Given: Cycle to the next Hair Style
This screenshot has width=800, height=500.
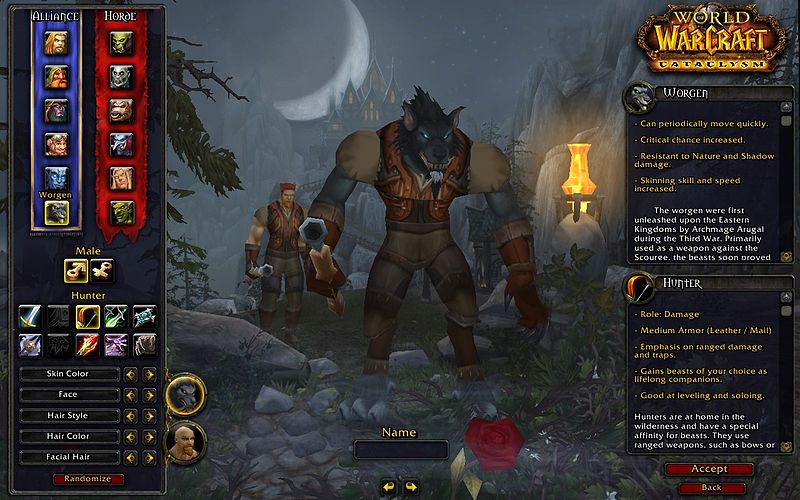Looking at the screenshot, I should click(x=149, y=416).
